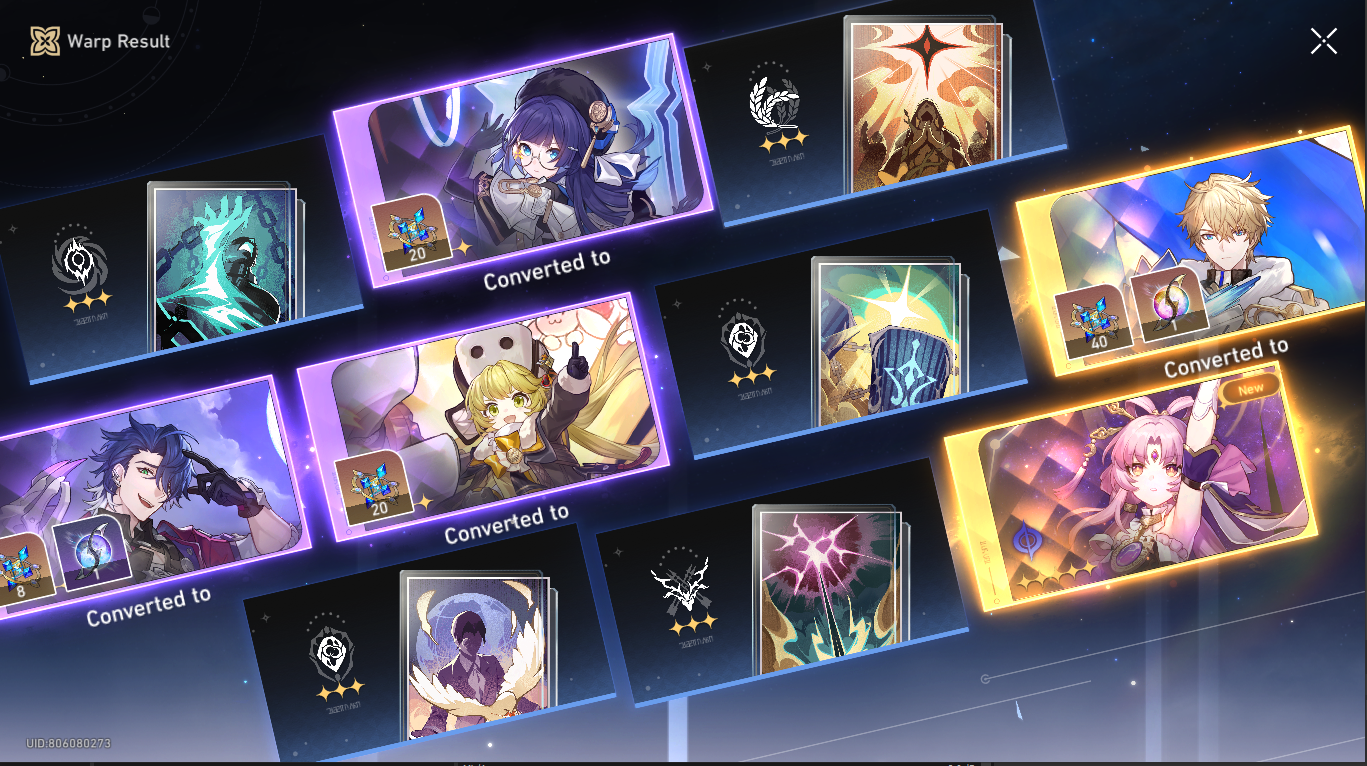Viewport: 1367px width, 766px height.
Task: Select the path emblem above the winged figure cone
Action: click(334, 654)
